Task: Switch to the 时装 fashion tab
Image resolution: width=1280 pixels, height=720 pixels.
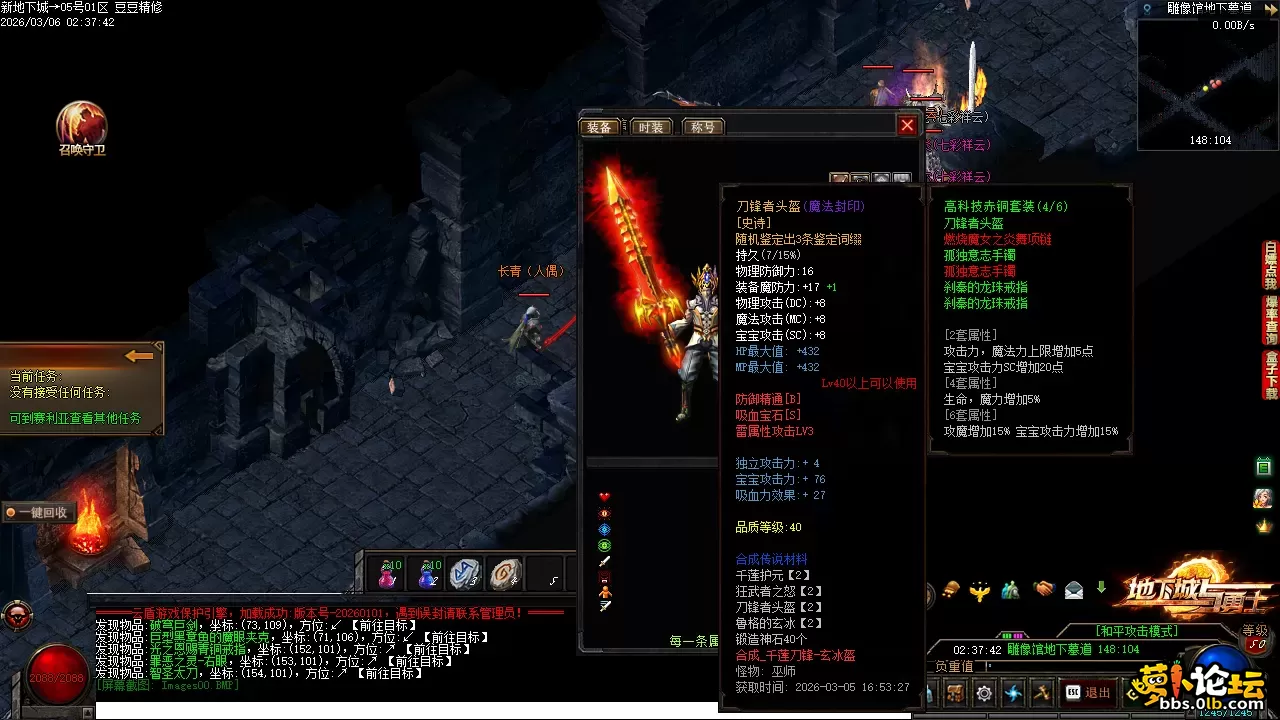Action: click(x=650, y=127)
